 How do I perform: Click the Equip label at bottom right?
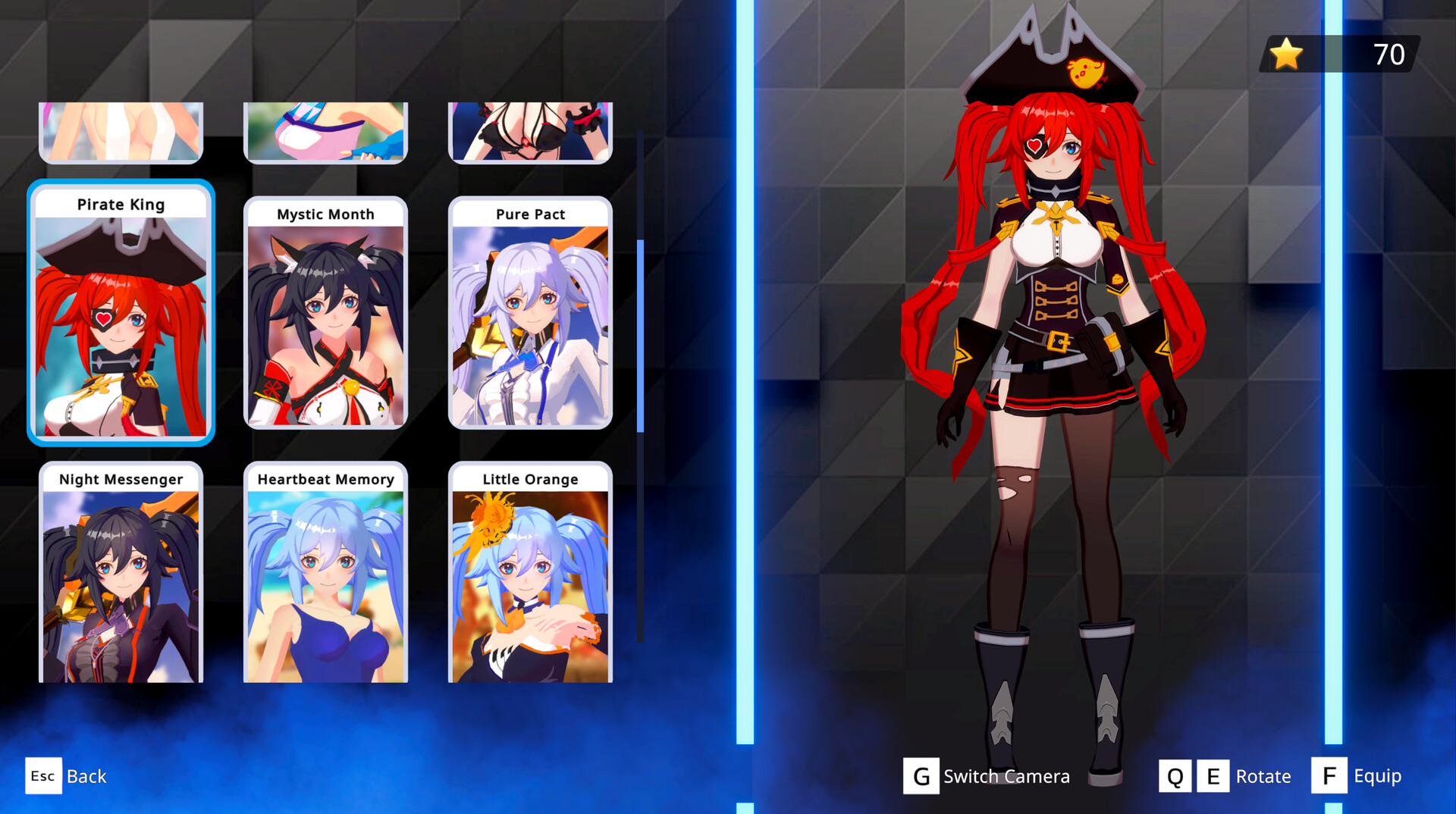coord(1377,775)
